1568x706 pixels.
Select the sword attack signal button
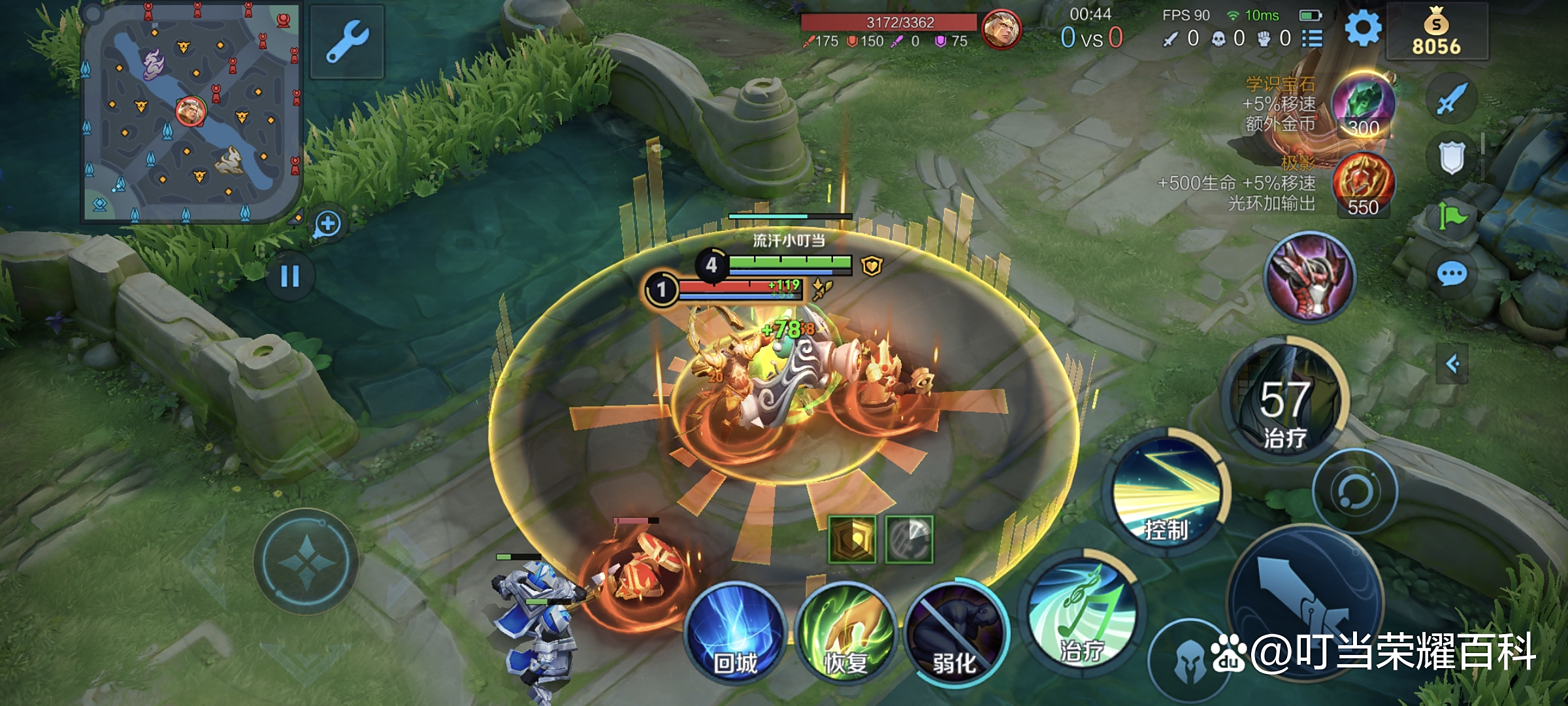coord(1452,99)
